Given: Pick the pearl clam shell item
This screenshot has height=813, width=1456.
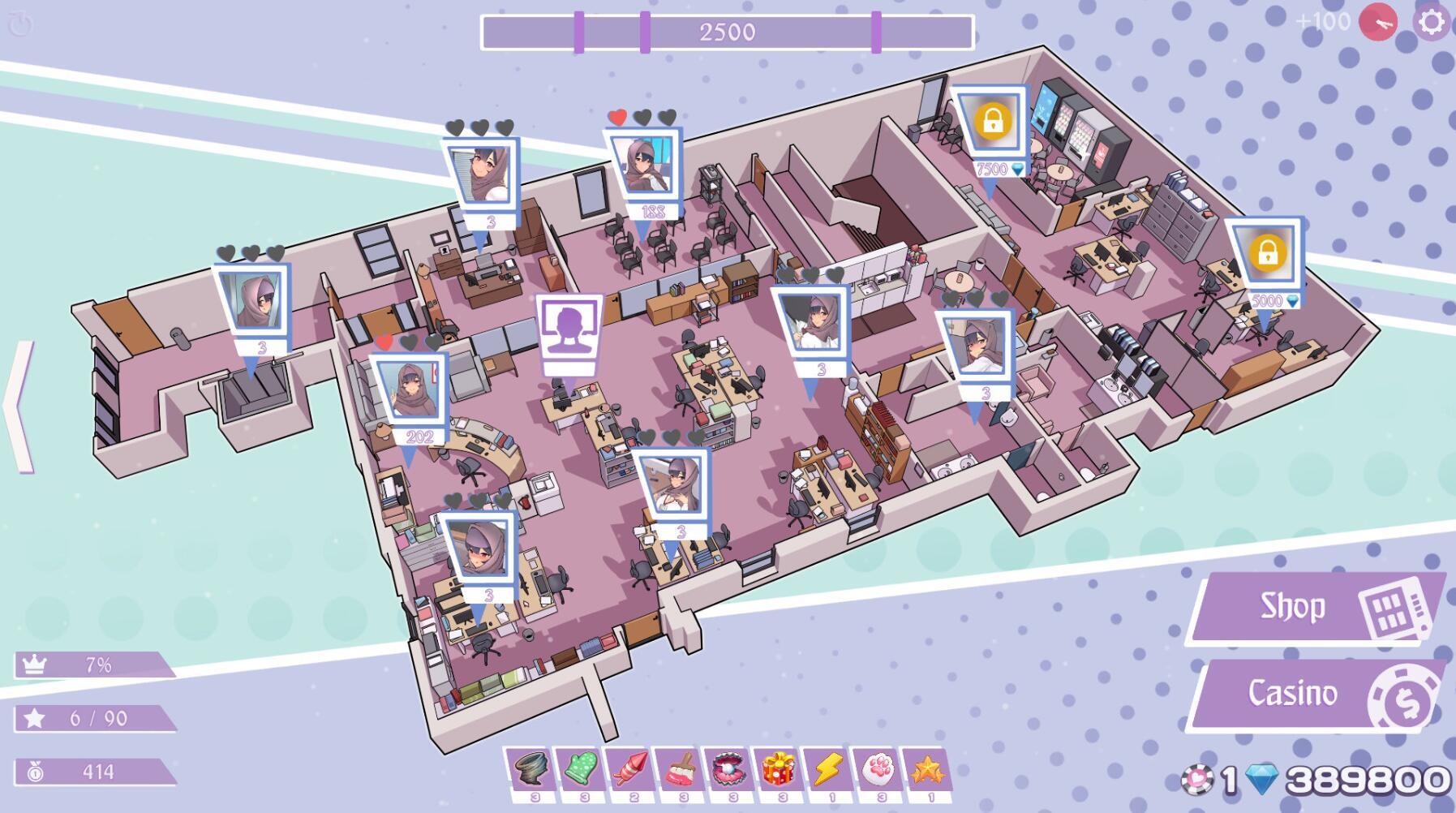Looking at the screenshot, I should [728, 768].
